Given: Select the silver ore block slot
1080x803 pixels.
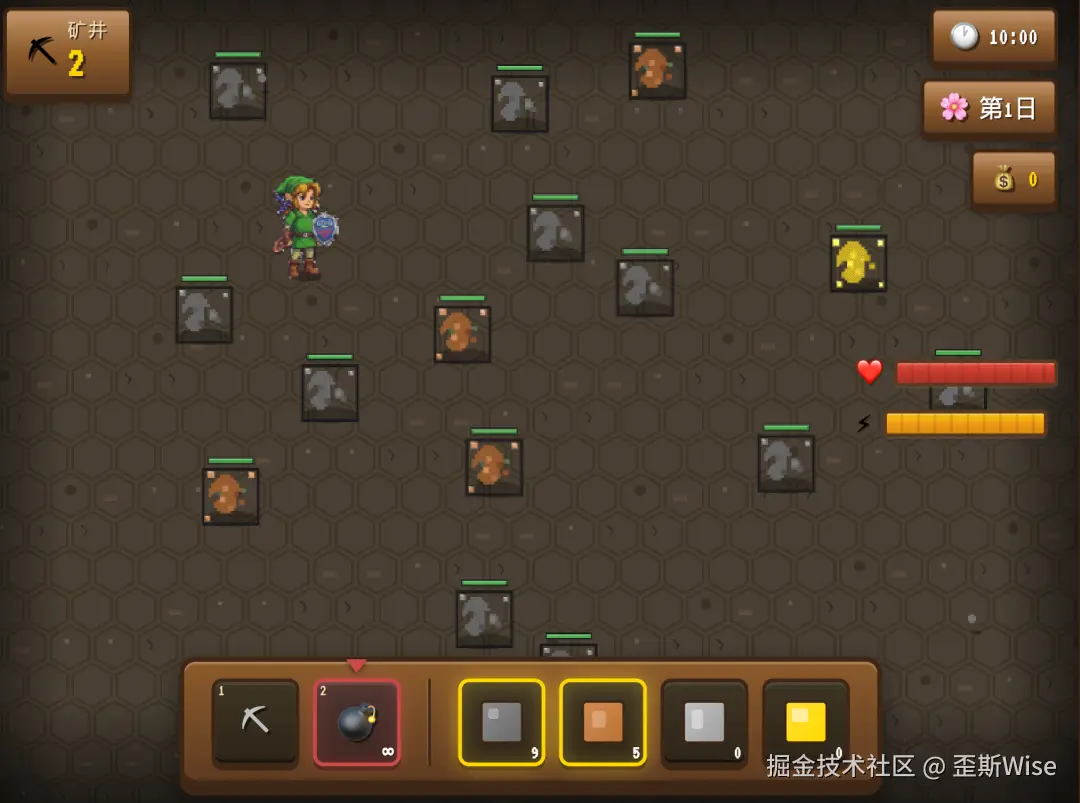Looking at the screenshot, I should [704, 722].
